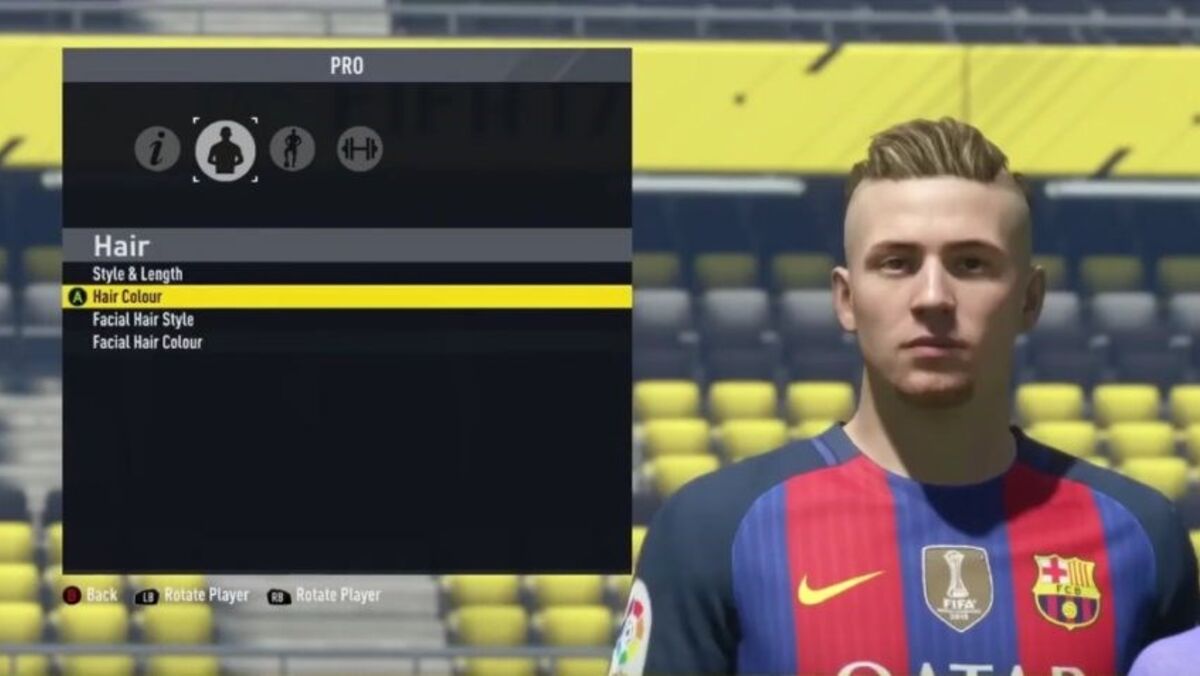Open Facial Hair Style option

[x=143, y=320]
